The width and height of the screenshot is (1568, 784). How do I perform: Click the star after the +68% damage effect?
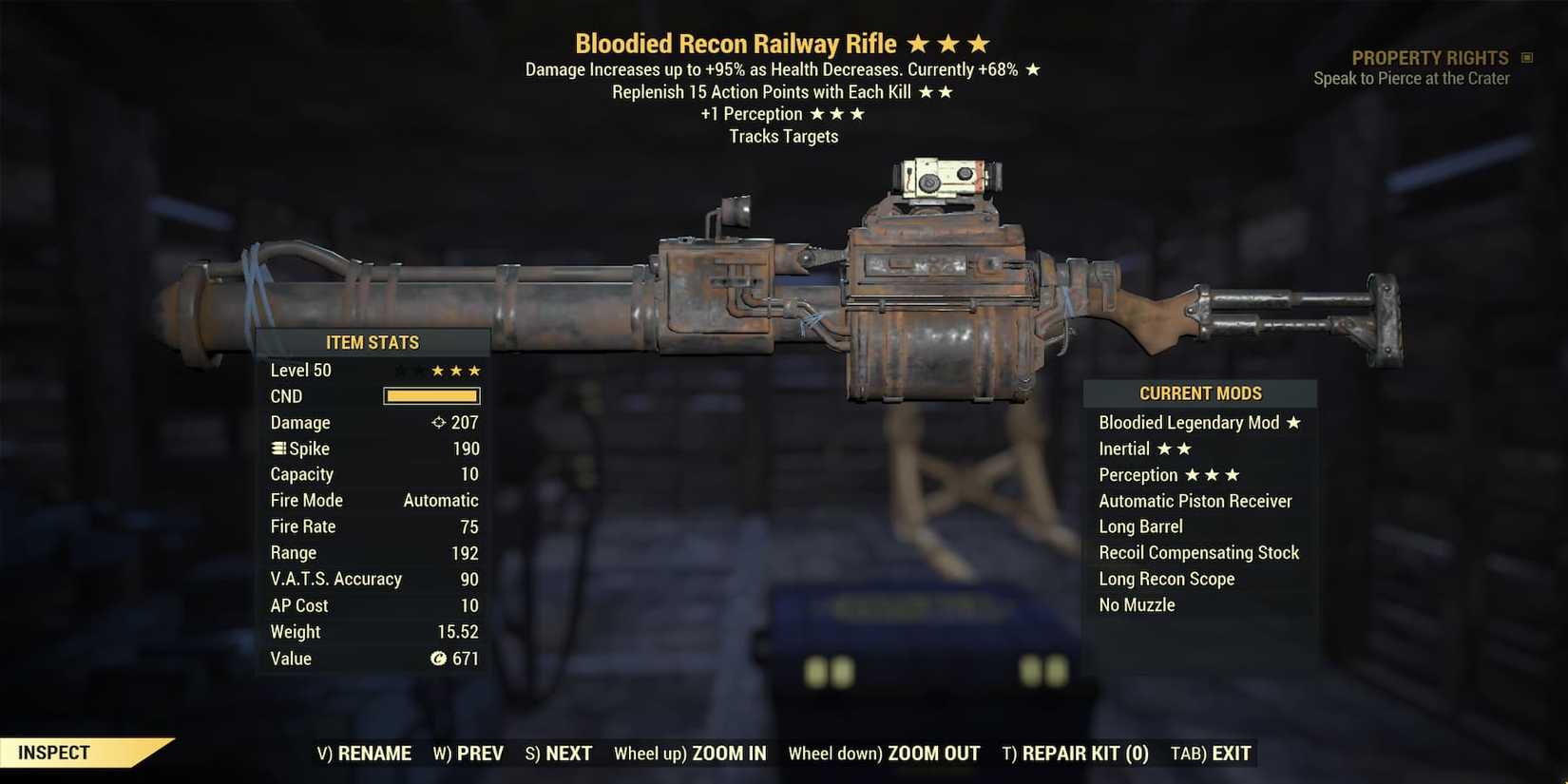click(1036, 68)
